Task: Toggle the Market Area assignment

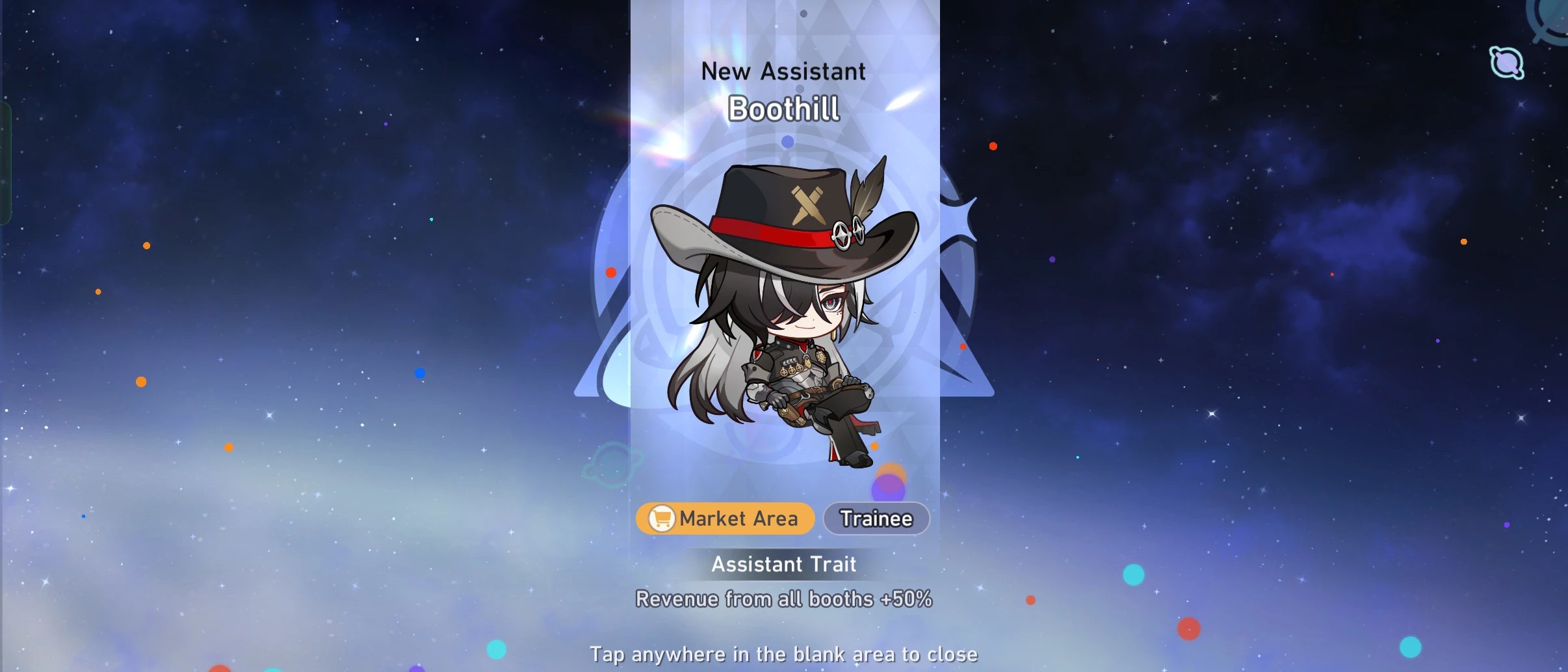Action: [724, 518]
